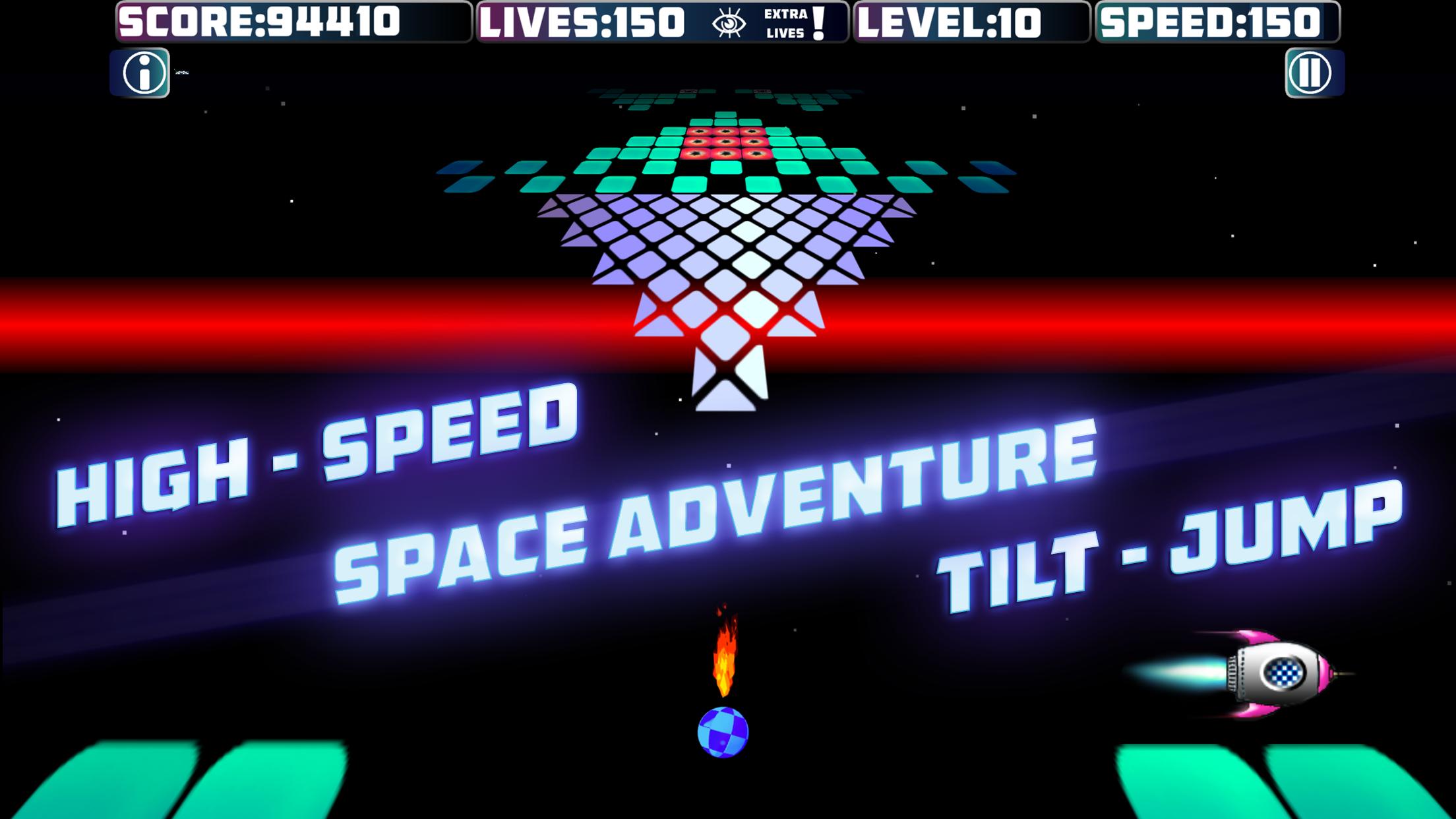
Task: Select the LEVEL:10 panel
Action: 969,20
